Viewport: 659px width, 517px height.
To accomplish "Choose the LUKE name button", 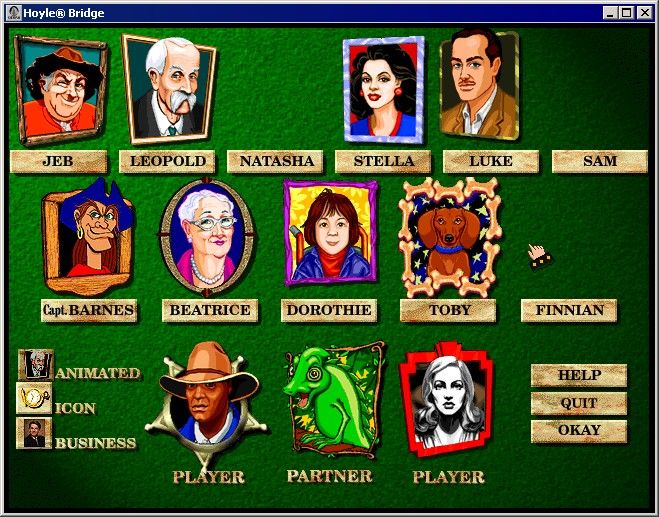I will pyautogui.click(x=491, y=161).
